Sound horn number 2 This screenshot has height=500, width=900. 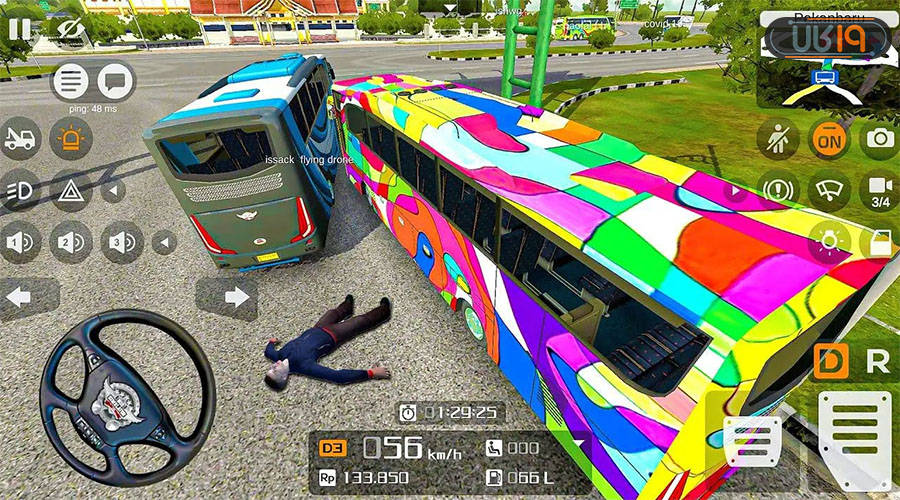pyautogui.click(x=71, y=241)
